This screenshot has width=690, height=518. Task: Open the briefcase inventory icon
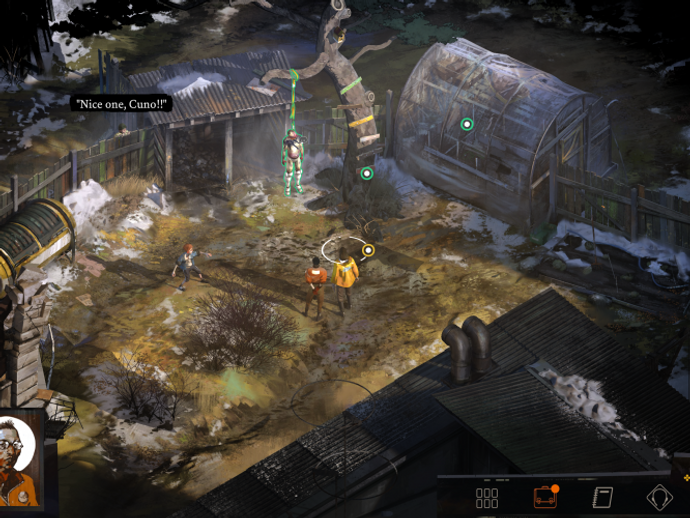tap(544, 497)
